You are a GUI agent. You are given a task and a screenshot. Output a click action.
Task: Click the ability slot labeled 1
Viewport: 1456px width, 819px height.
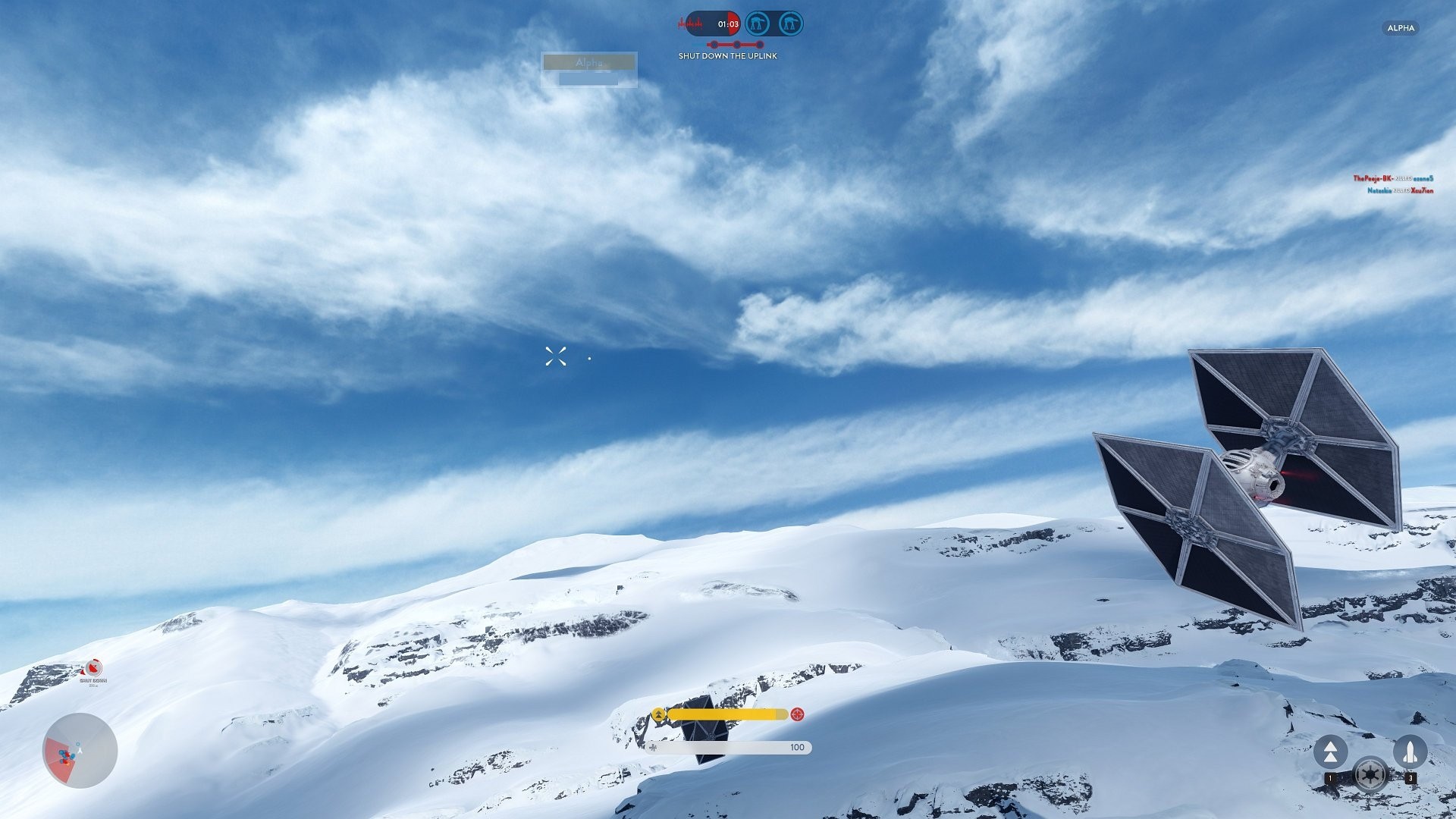tap(1330, 777)
